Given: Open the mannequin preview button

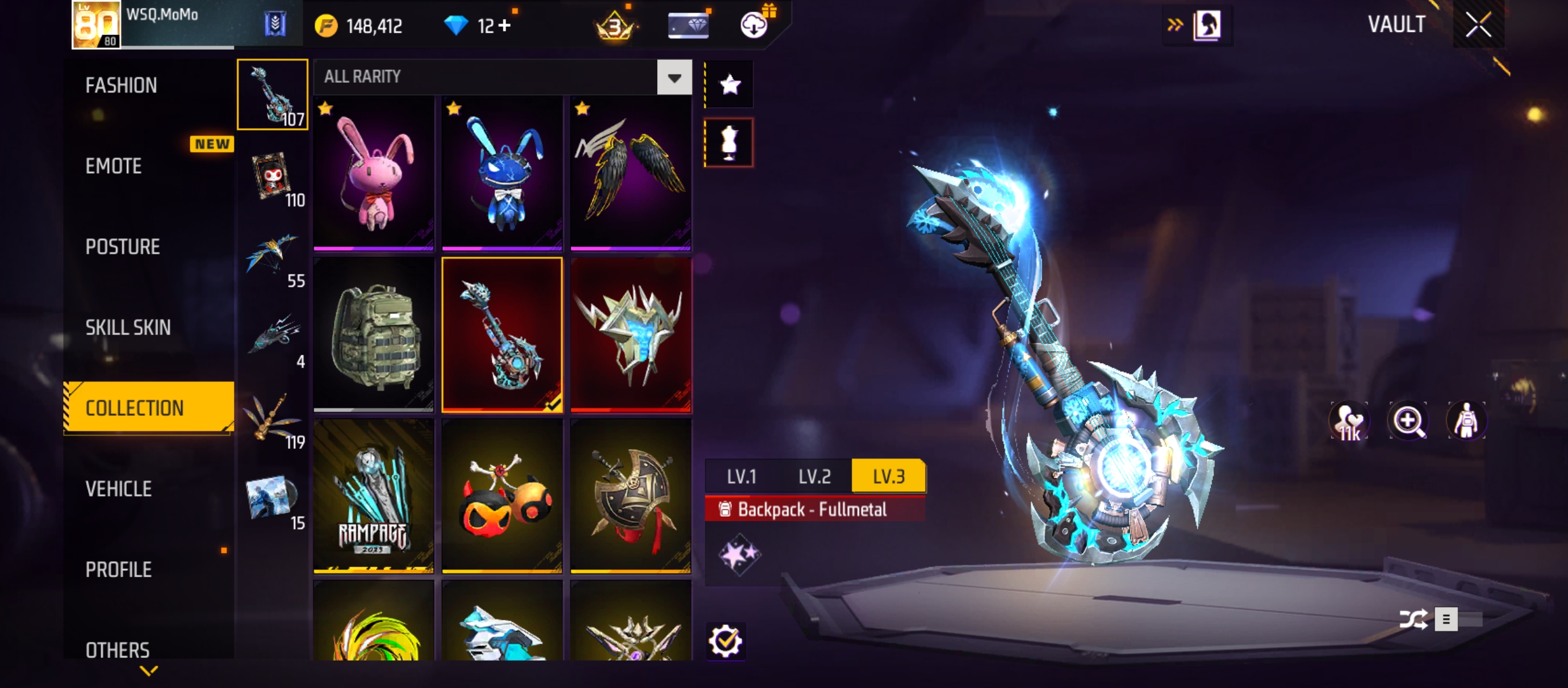Looking at the screenshot, I should (x=729, y=143).
